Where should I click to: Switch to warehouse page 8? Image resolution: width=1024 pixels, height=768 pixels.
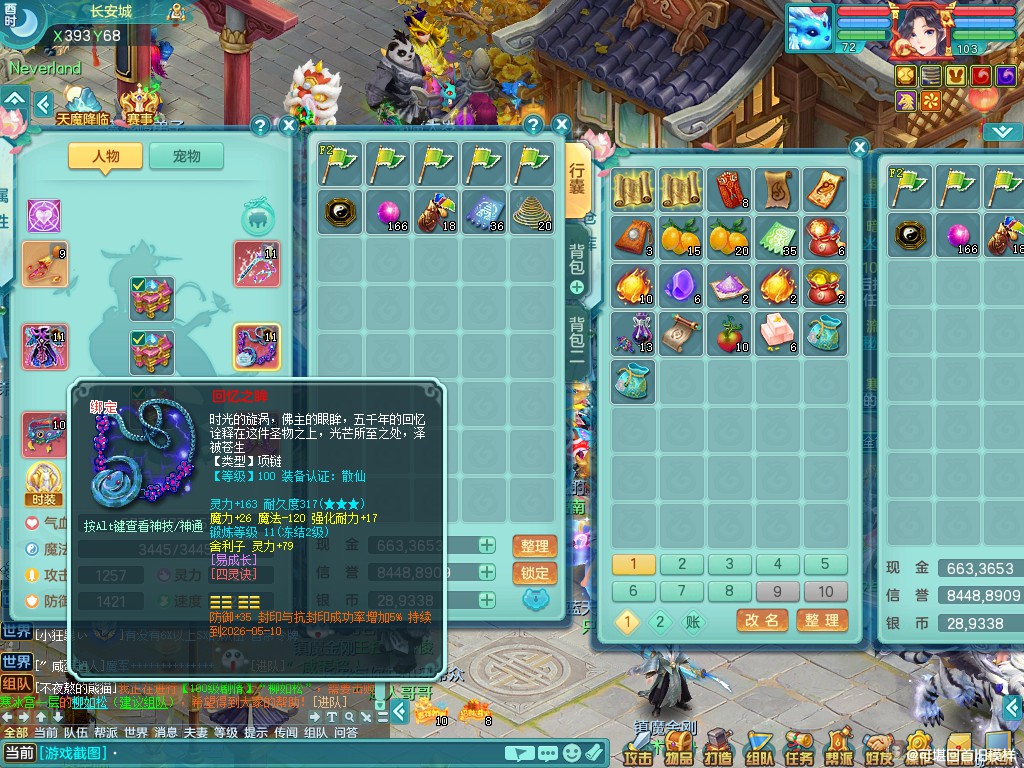(729, 591)
